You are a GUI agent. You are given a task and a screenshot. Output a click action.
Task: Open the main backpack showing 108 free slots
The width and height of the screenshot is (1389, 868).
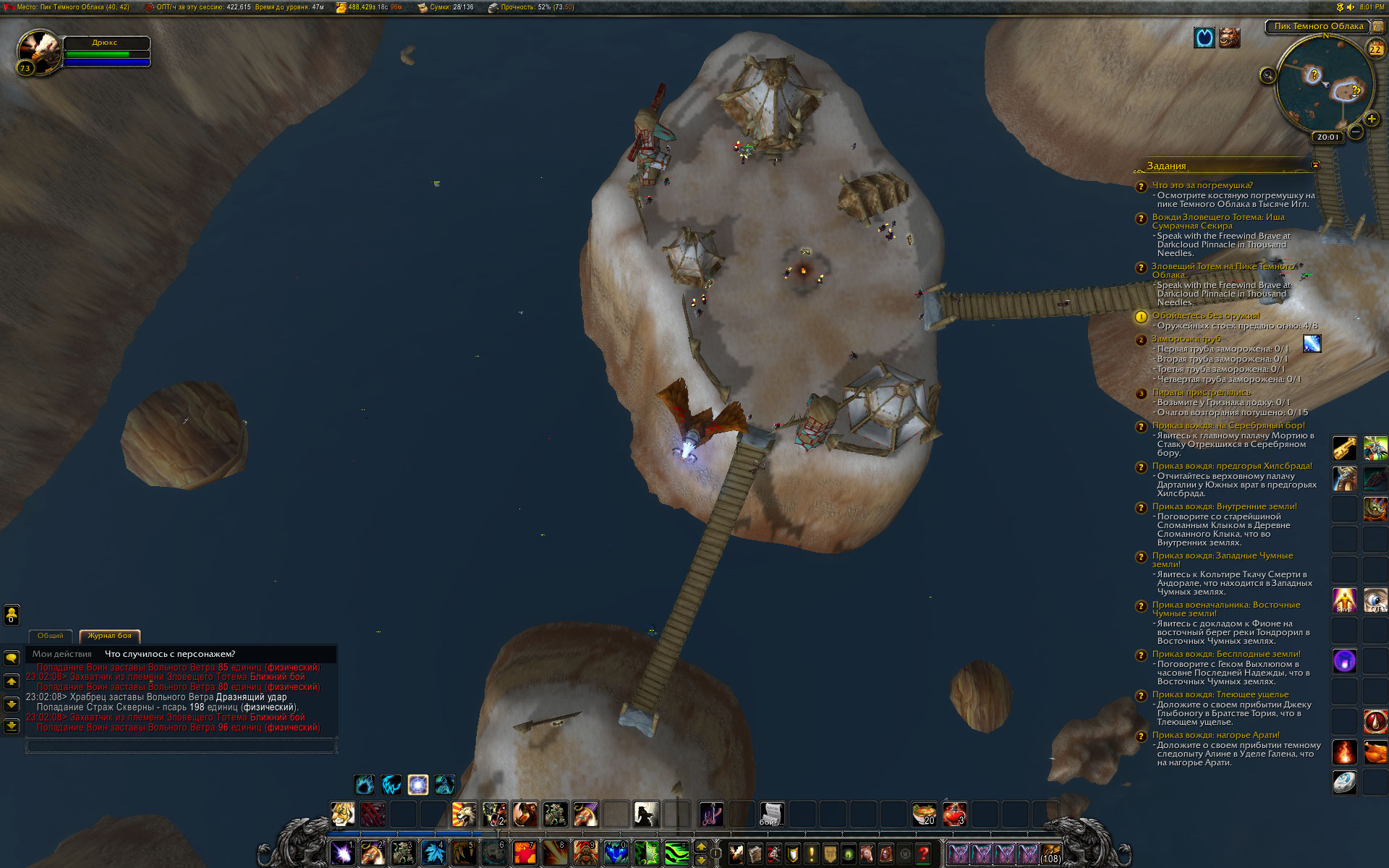coord(1050,854)
